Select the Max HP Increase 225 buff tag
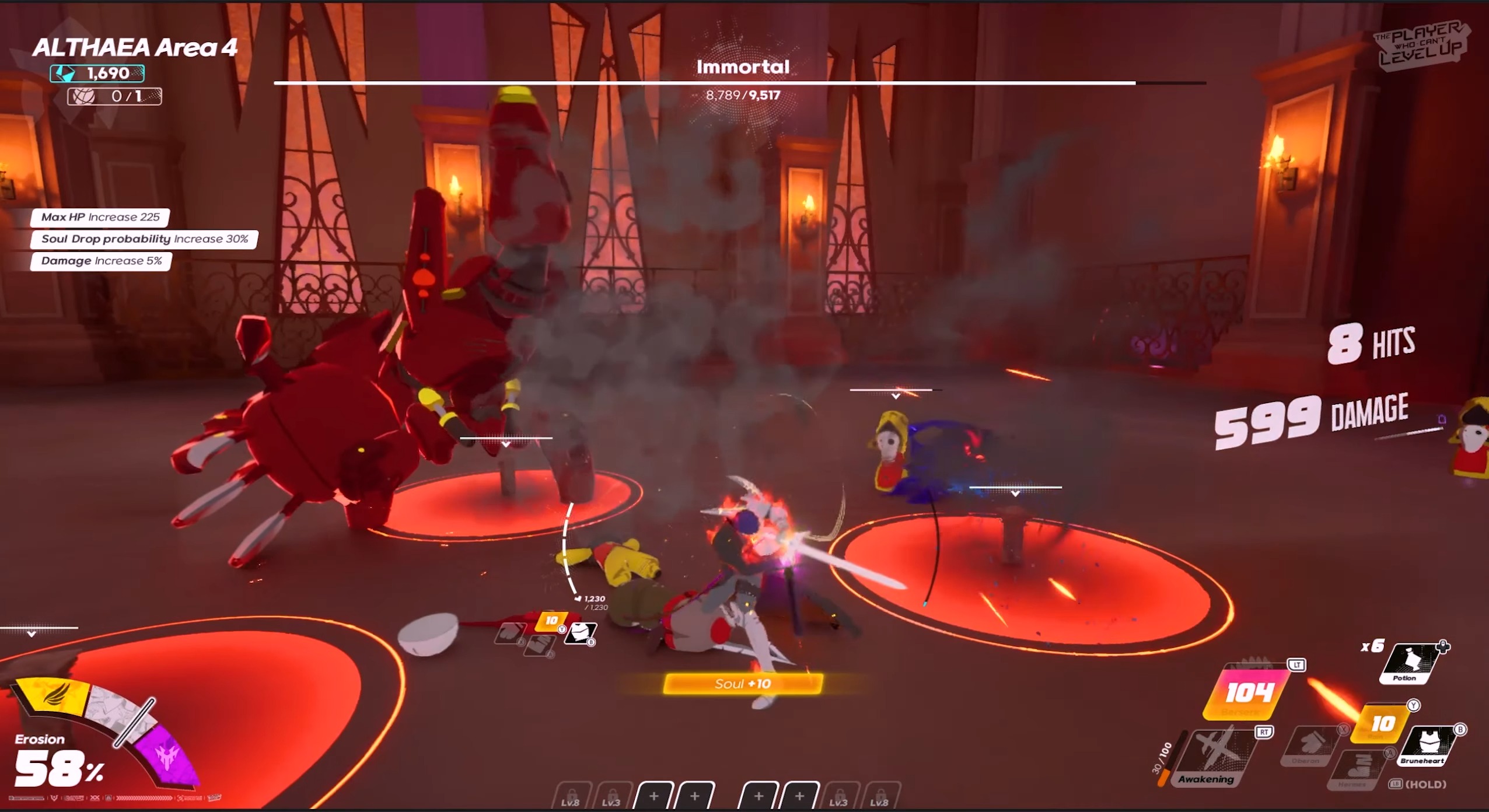 (x=100, y=218)
